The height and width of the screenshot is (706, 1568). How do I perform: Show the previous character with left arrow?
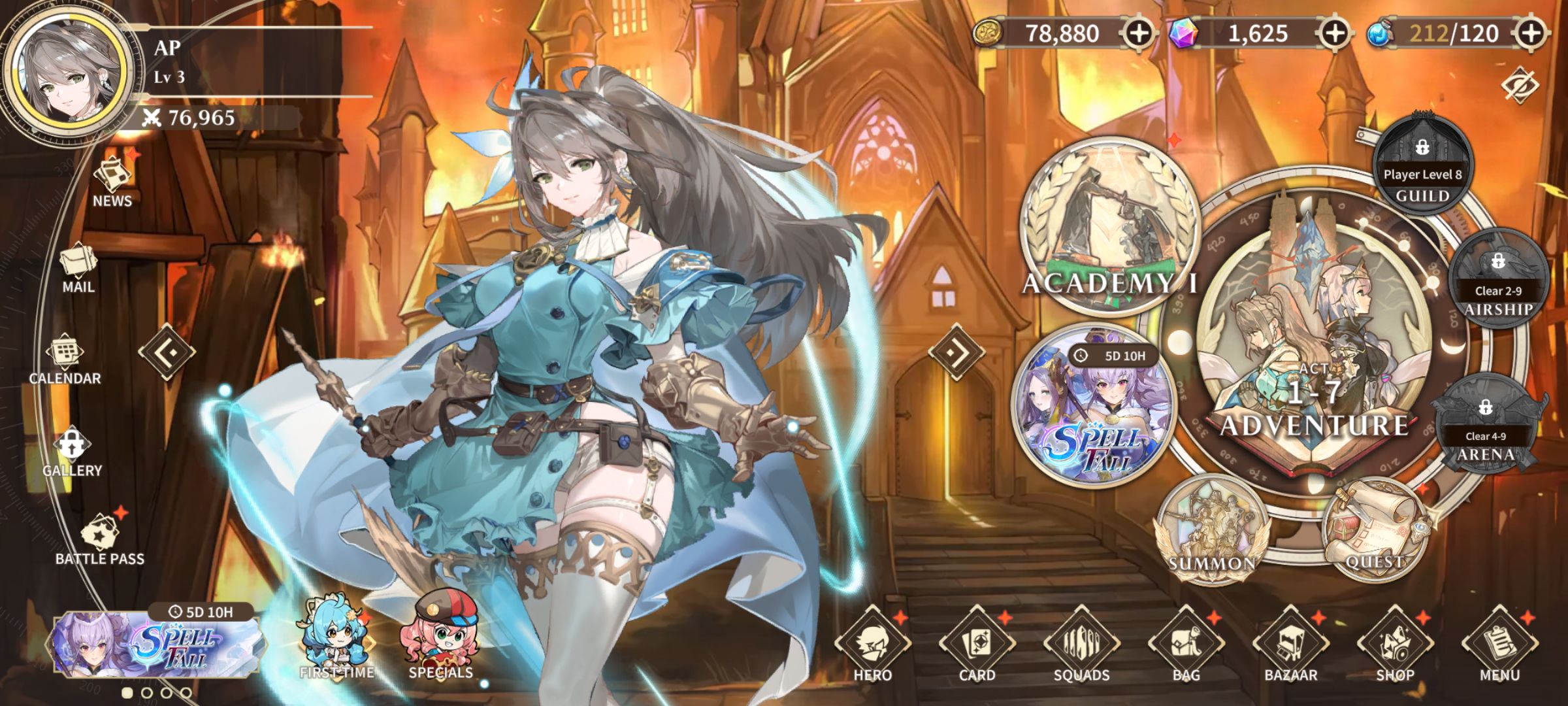(x=167, y=352)
